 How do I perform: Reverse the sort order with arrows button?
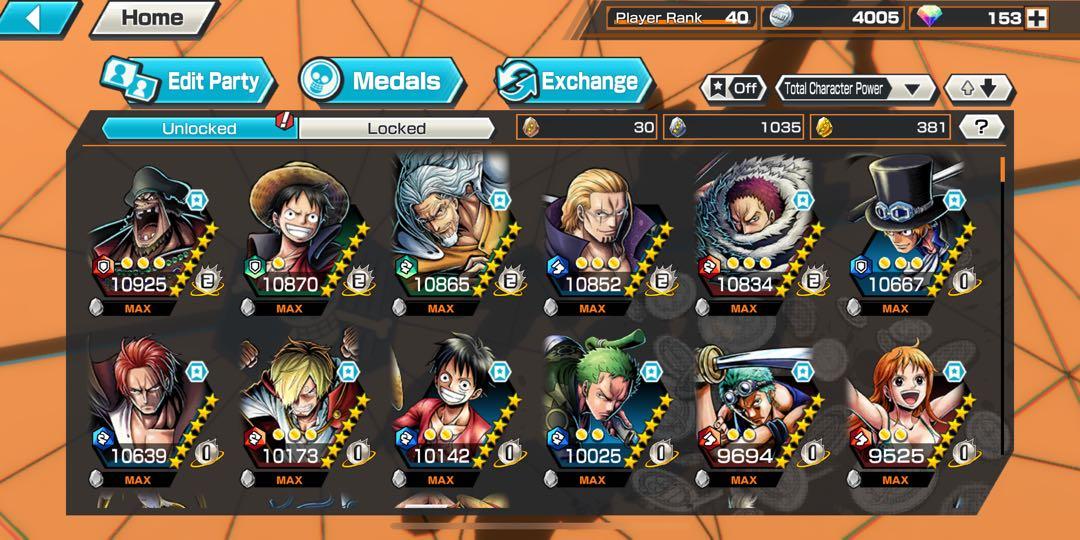coord(978,88)
